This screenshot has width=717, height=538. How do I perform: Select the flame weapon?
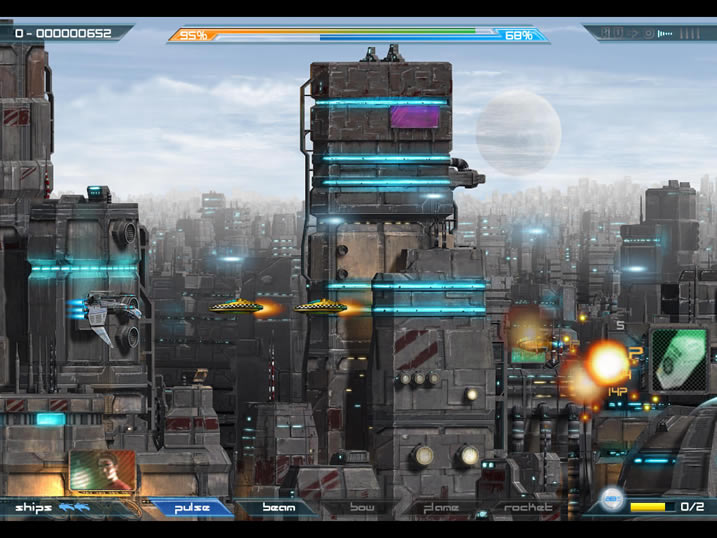(441, 508)
